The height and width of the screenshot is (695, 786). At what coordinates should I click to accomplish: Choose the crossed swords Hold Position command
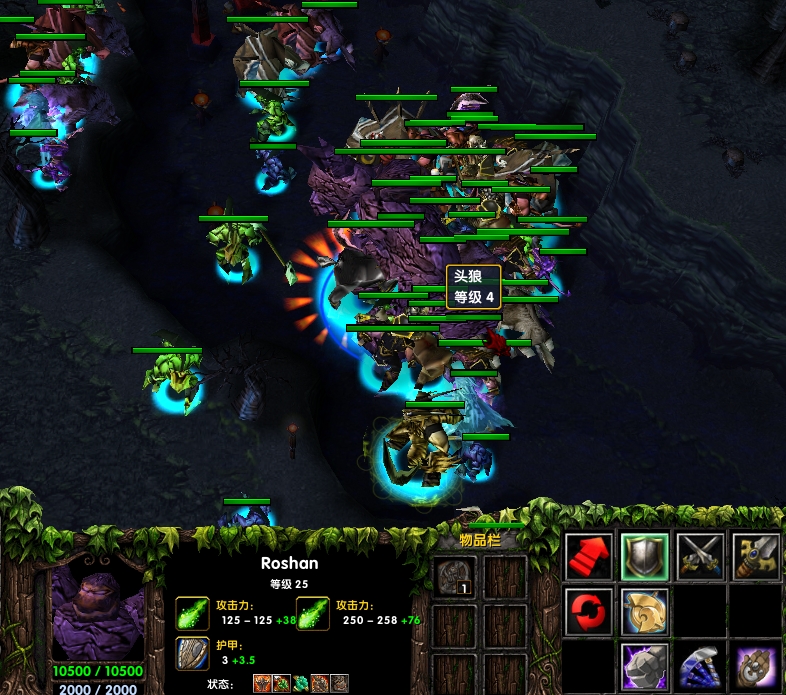[699, 555]
